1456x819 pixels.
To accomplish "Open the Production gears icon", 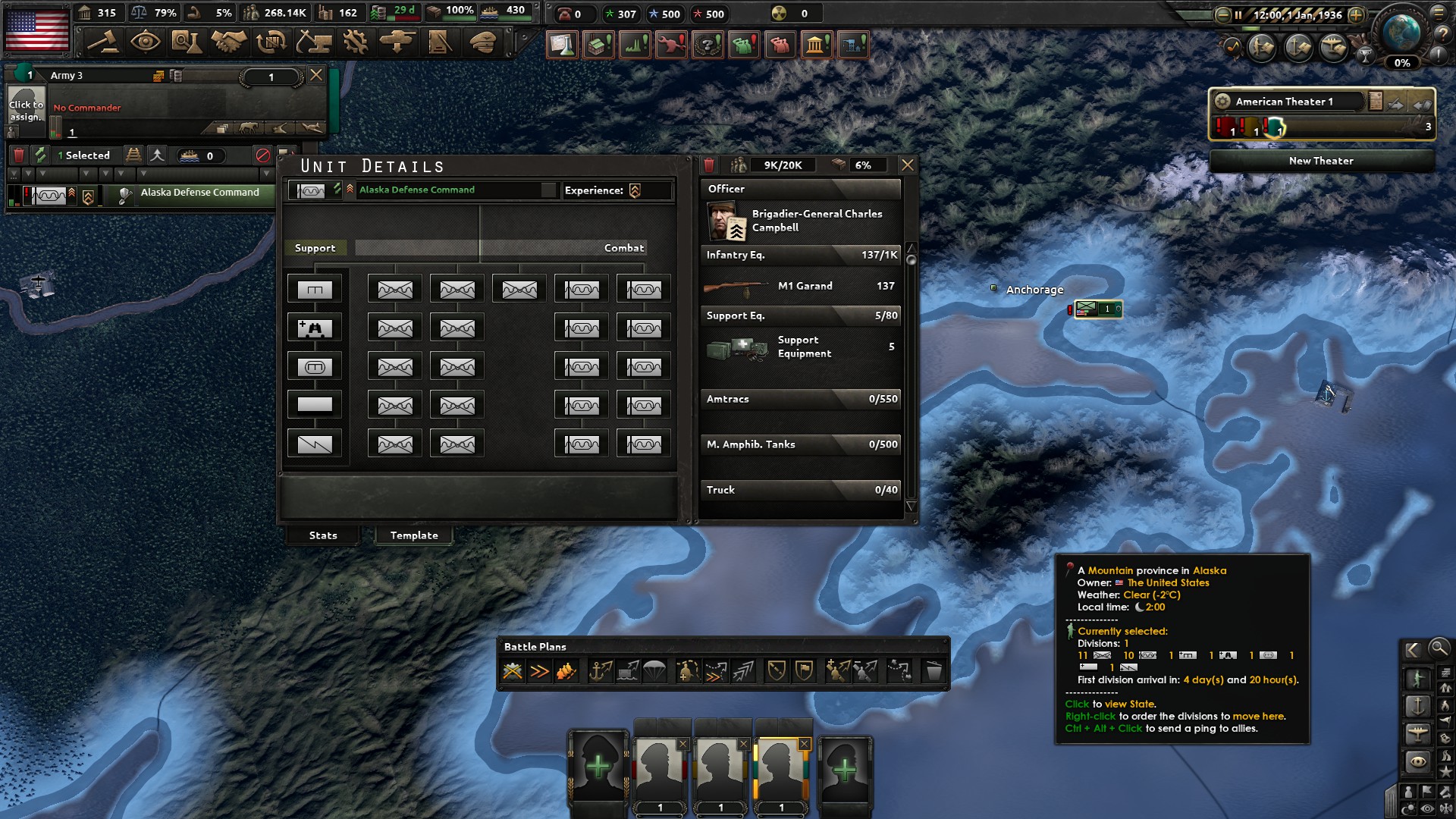I will coord(356,43).
